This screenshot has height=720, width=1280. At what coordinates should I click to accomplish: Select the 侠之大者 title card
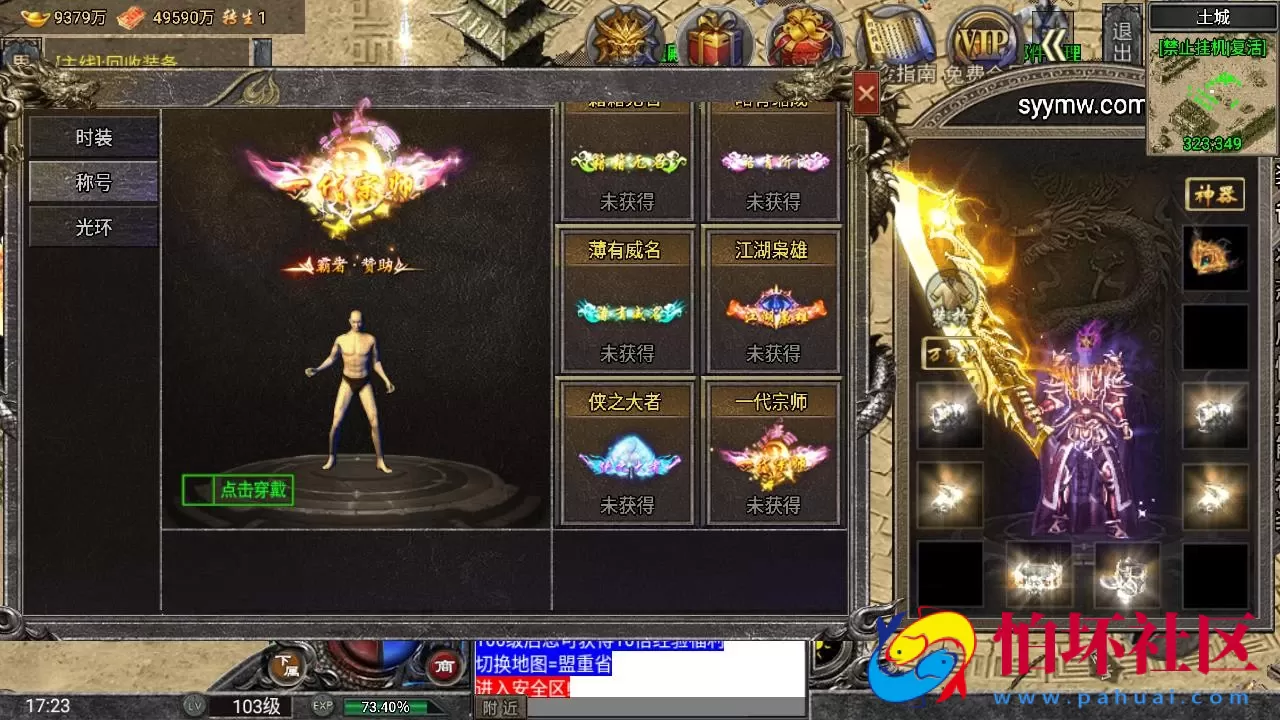click(x=626, y=452)
